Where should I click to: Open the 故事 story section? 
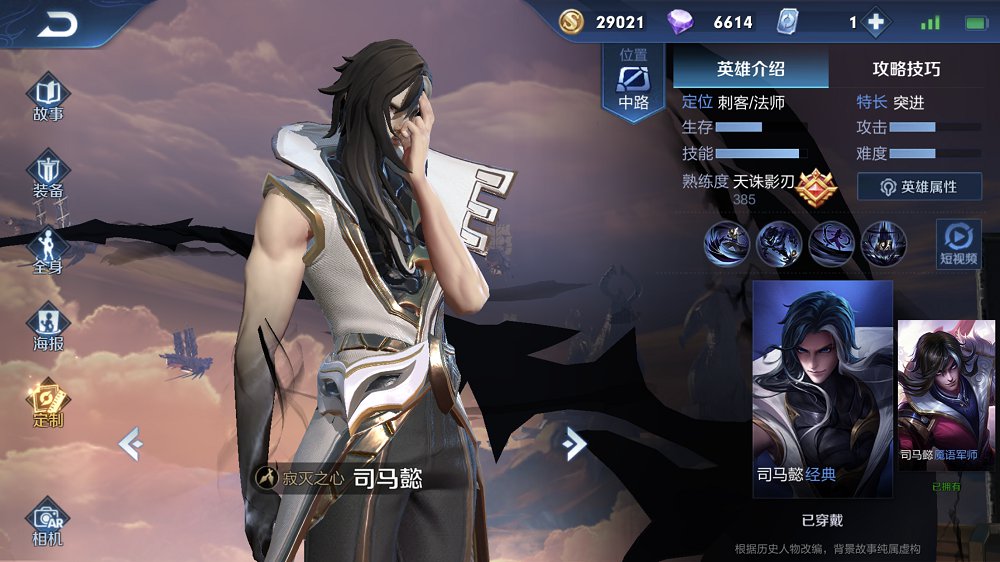[48, 98]
